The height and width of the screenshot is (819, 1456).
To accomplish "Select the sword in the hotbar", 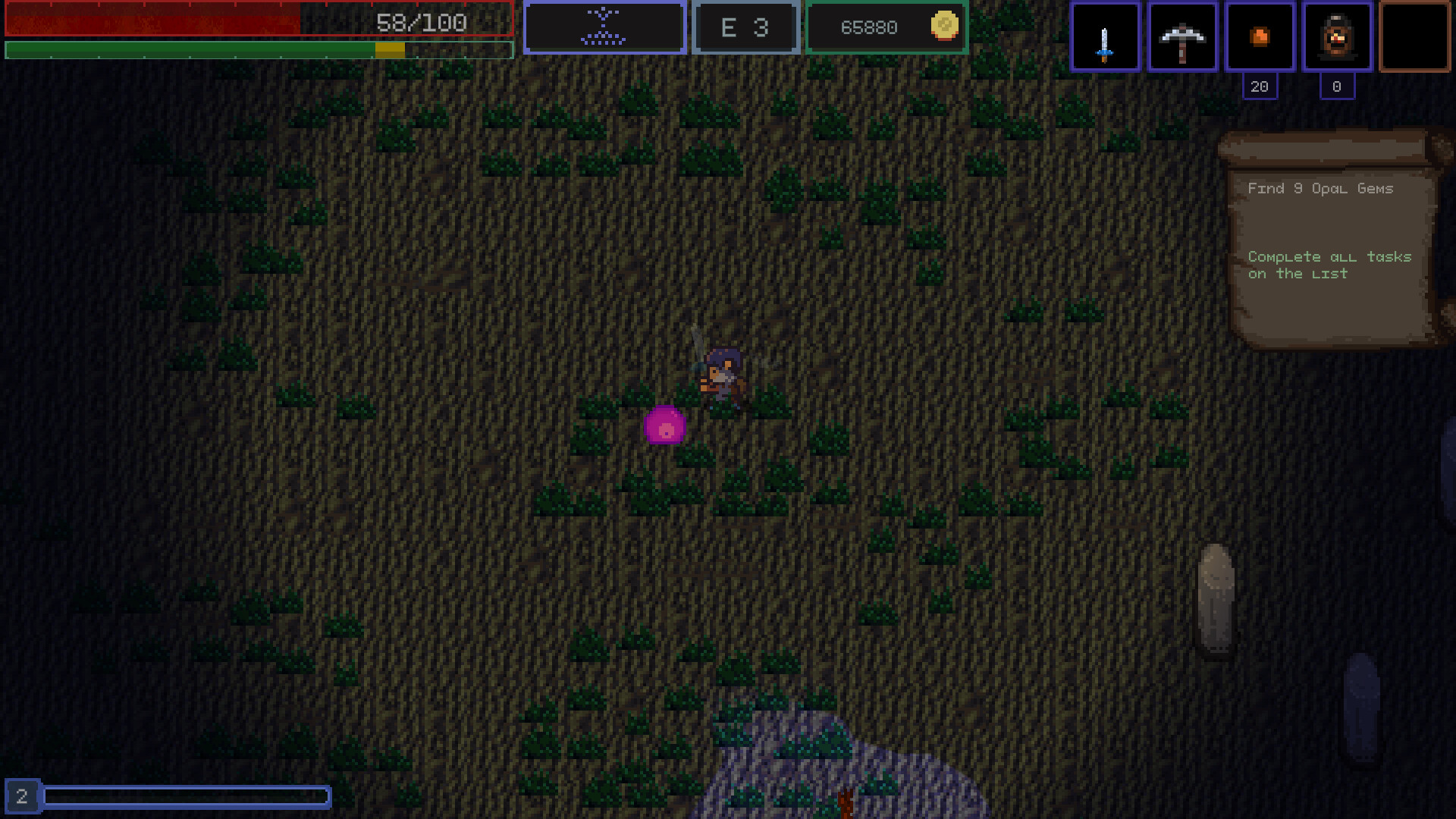I will (1104, 36).
